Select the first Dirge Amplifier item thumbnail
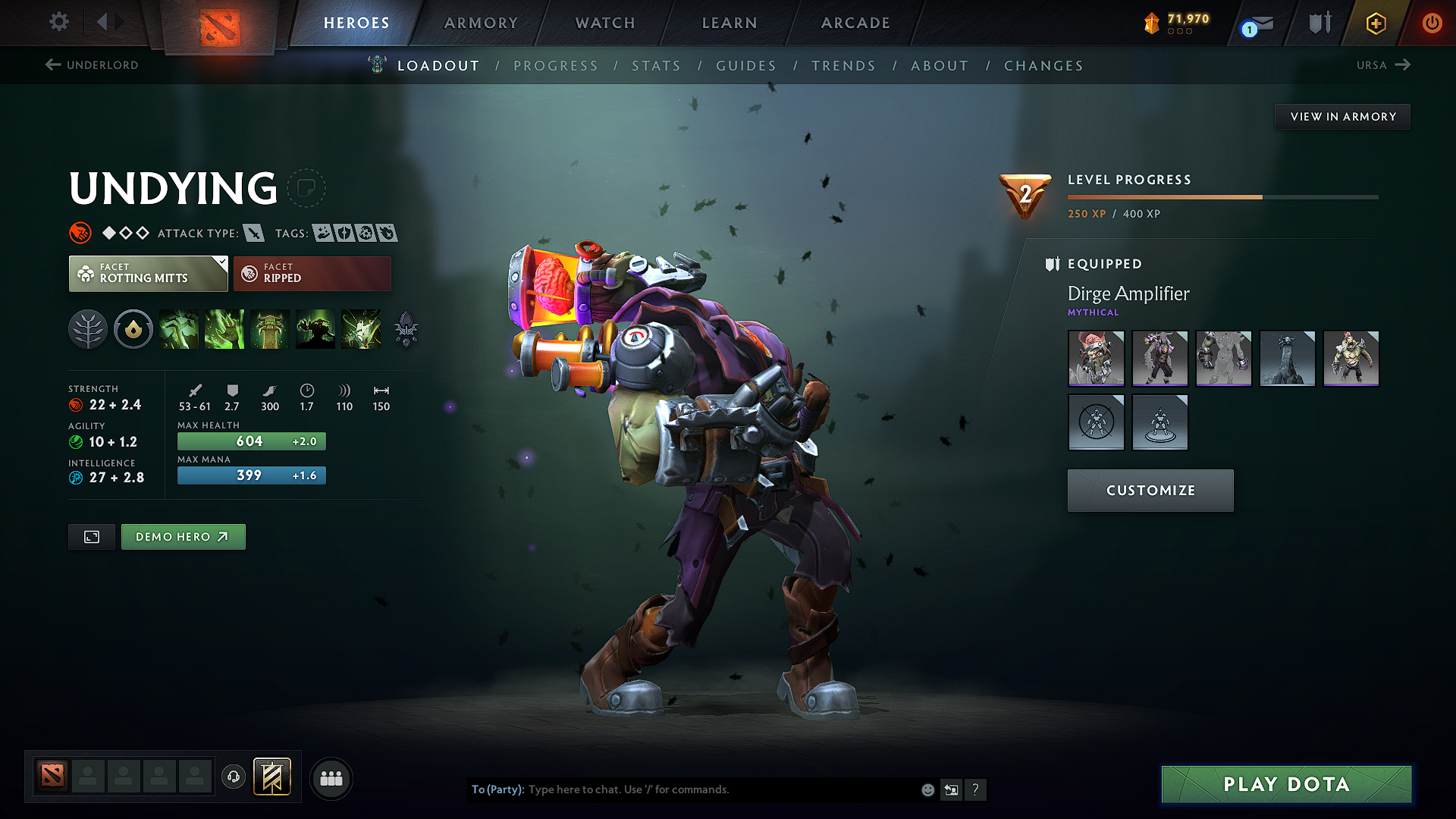Screen dimensions: 1456x819 [1096, 358]
